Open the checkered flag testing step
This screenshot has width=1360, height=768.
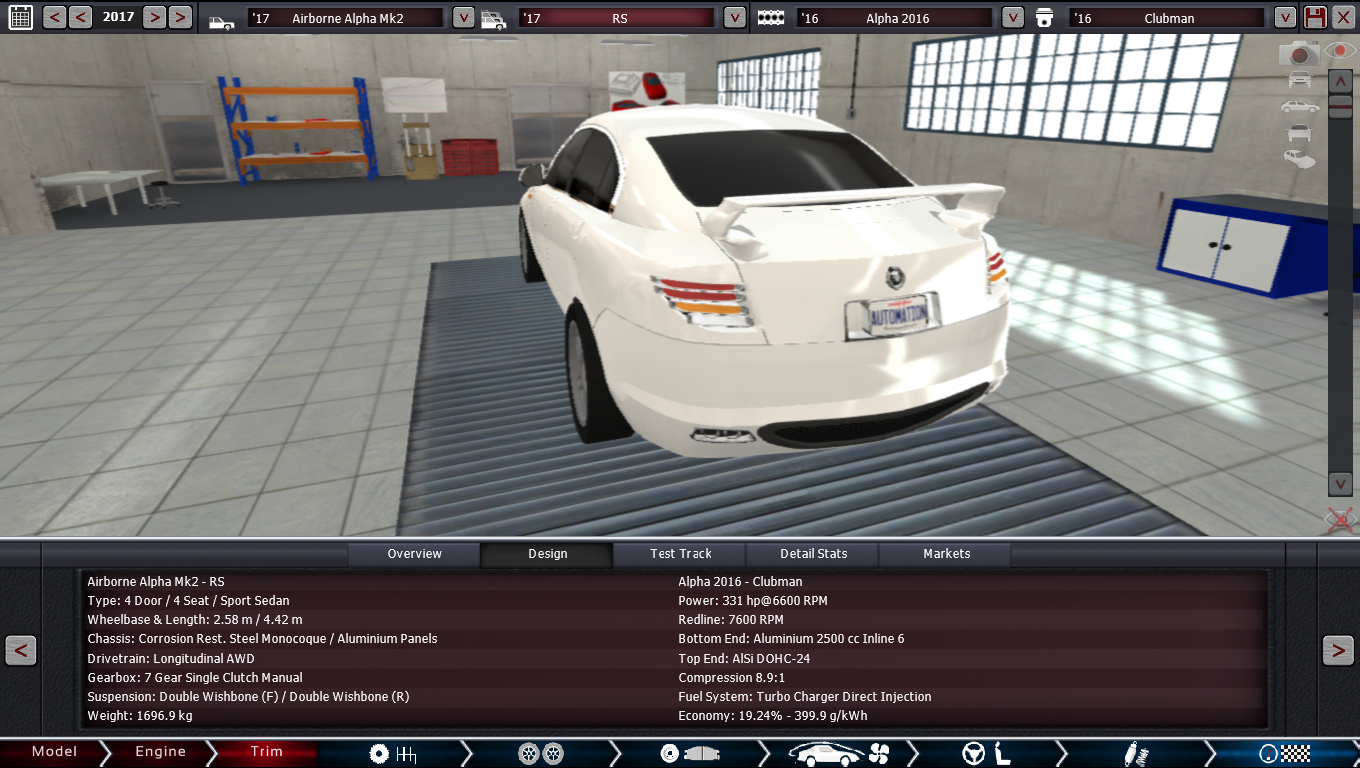pyautogui.click(x=1284, y=753)
